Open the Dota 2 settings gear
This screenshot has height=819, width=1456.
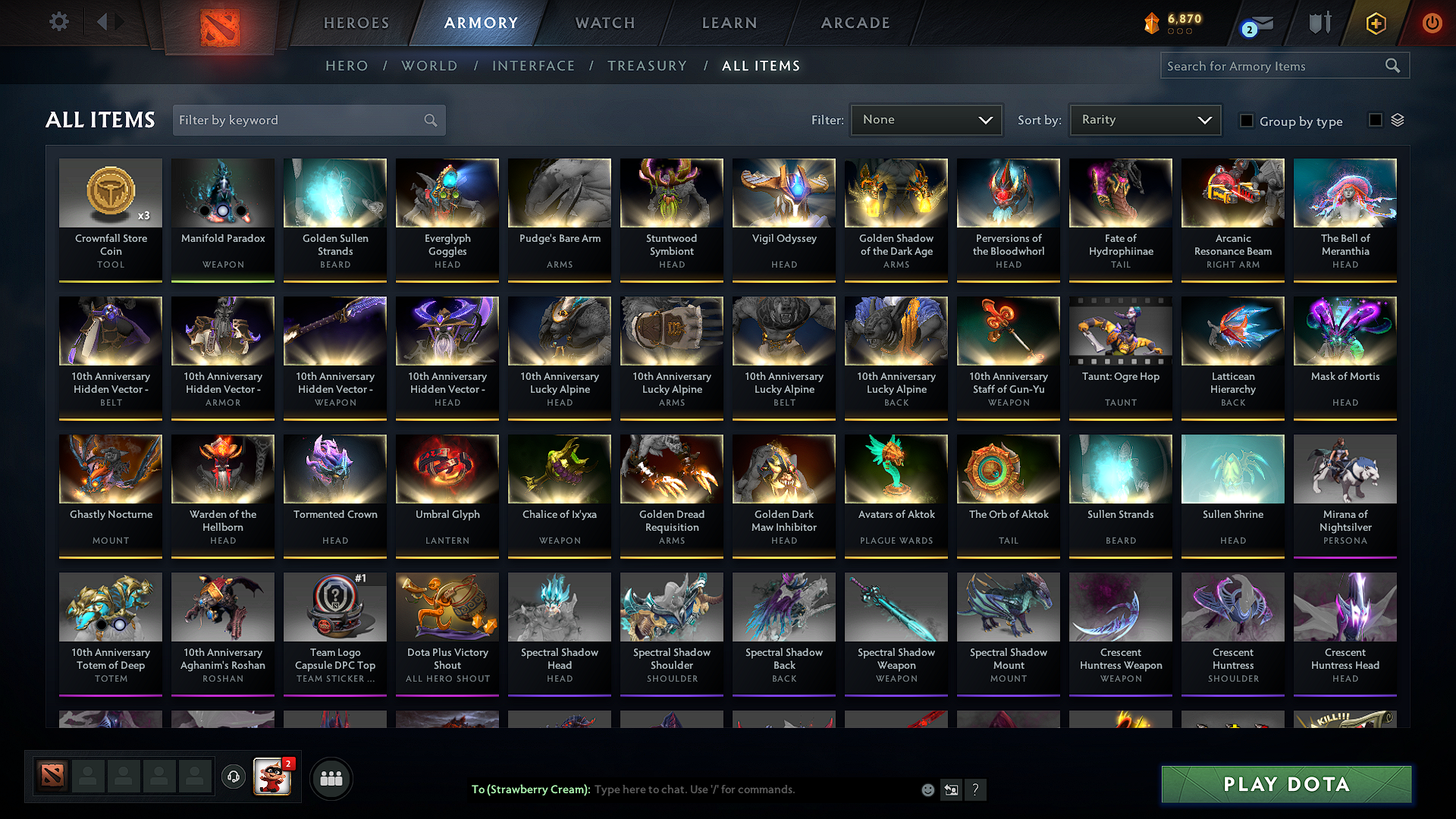[x=58, y=22]
